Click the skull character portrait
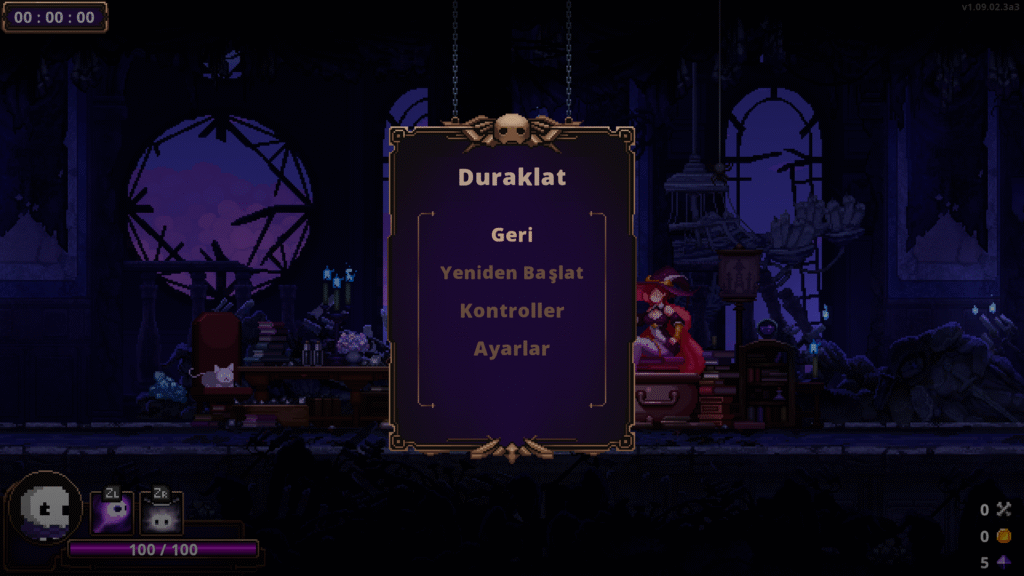 (x=45, y=509)
